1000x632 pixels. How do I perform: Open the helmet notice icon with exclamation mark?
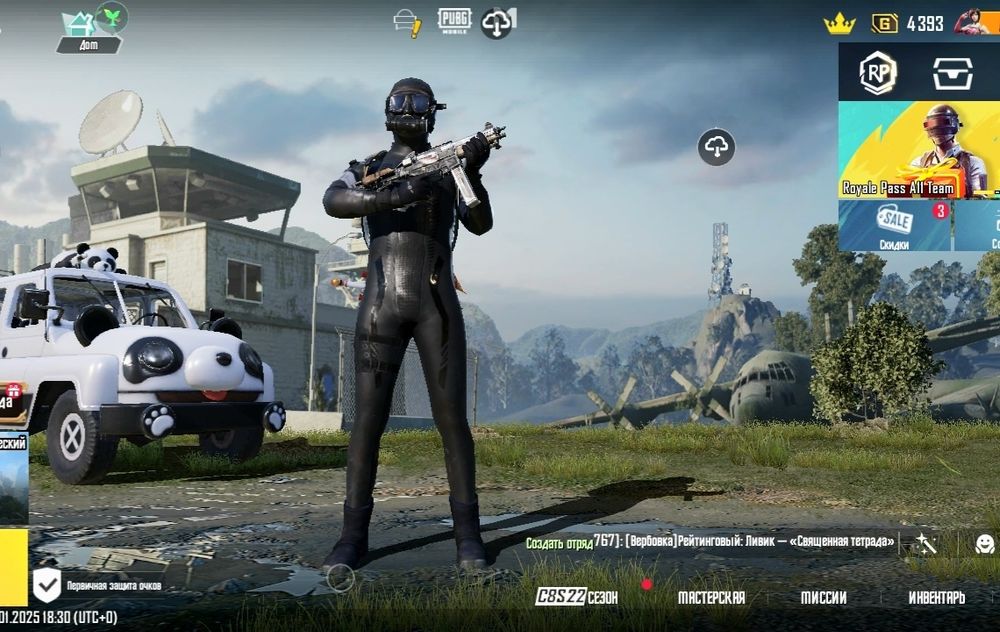pyautogui.click(x=407, y=22)
